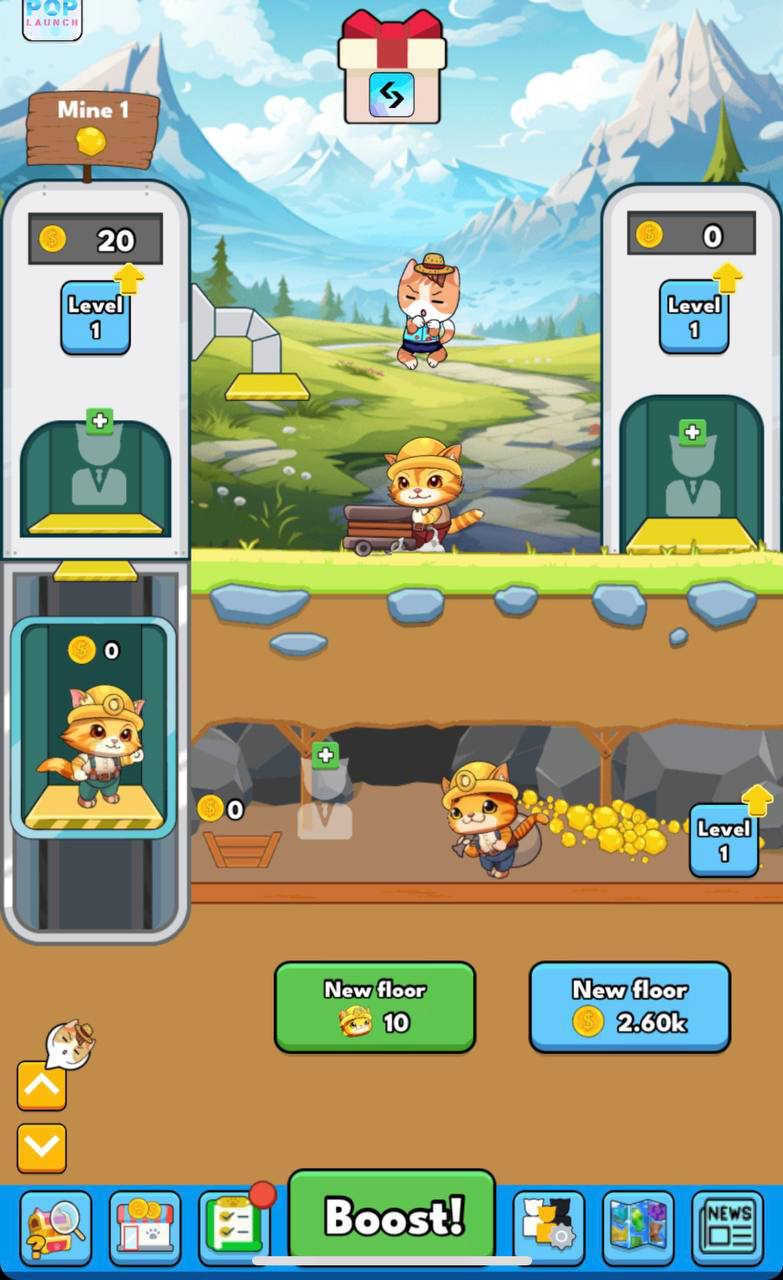The image size is (783, 1280).
Task: Upgrade Level 1 under the 0 coin counter
Action: [694, 316]
